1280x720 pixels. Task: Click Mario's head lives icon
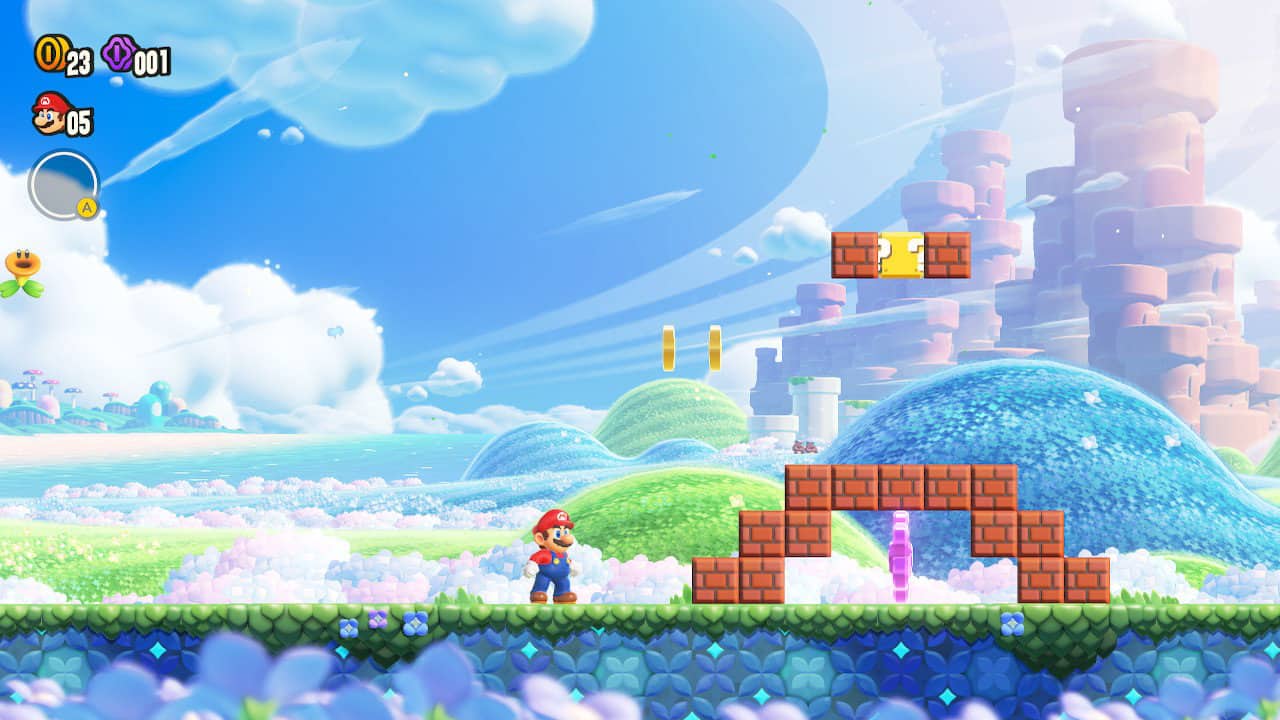pyautogui.click(x=52, y=115)
